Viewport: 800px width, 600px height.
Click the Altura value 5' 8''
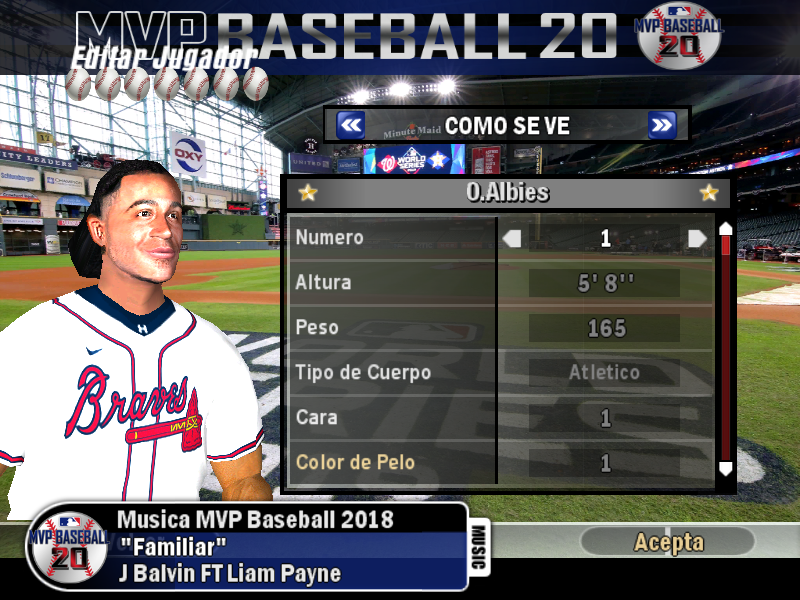605,283
